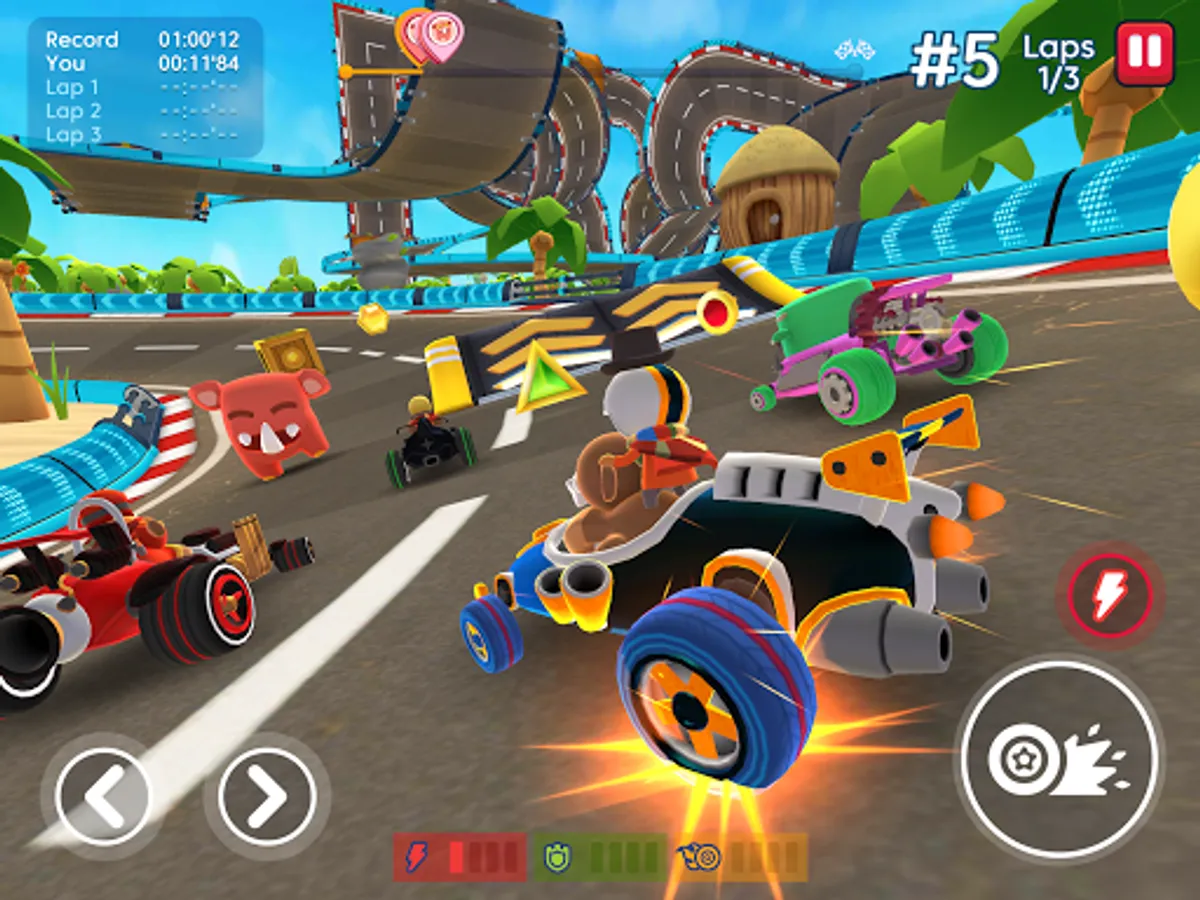
Task: Activate the red lightning boost button
Action: click(x=1110, y=598)
